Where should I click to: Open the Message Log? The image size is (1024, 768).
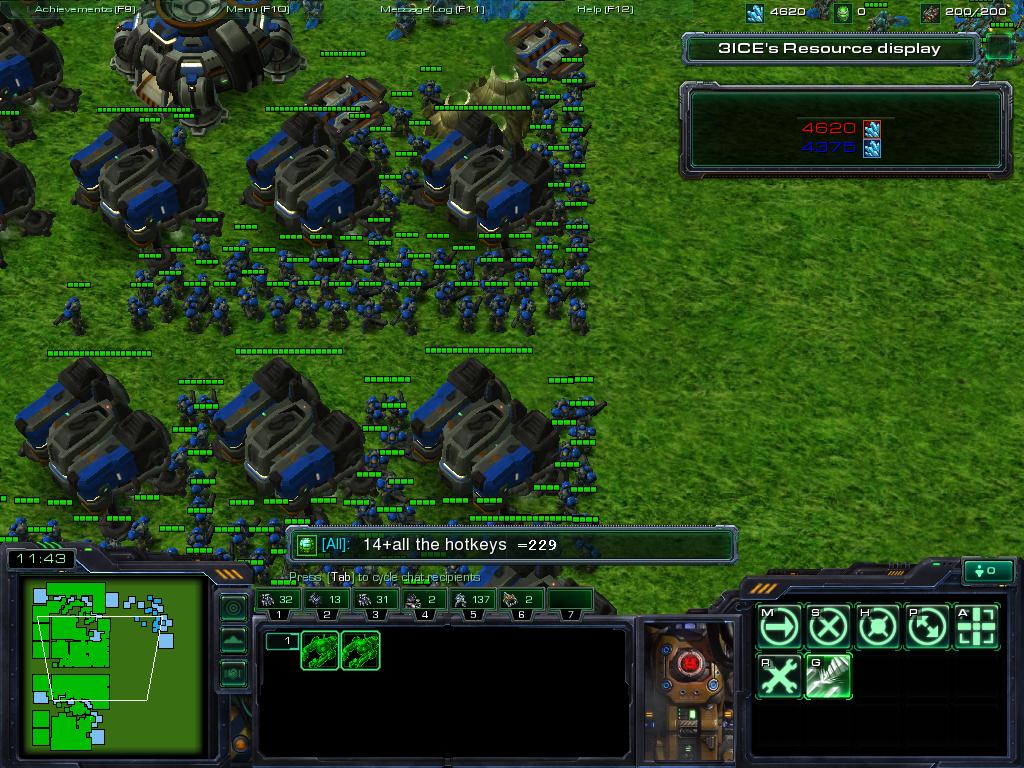432,9
